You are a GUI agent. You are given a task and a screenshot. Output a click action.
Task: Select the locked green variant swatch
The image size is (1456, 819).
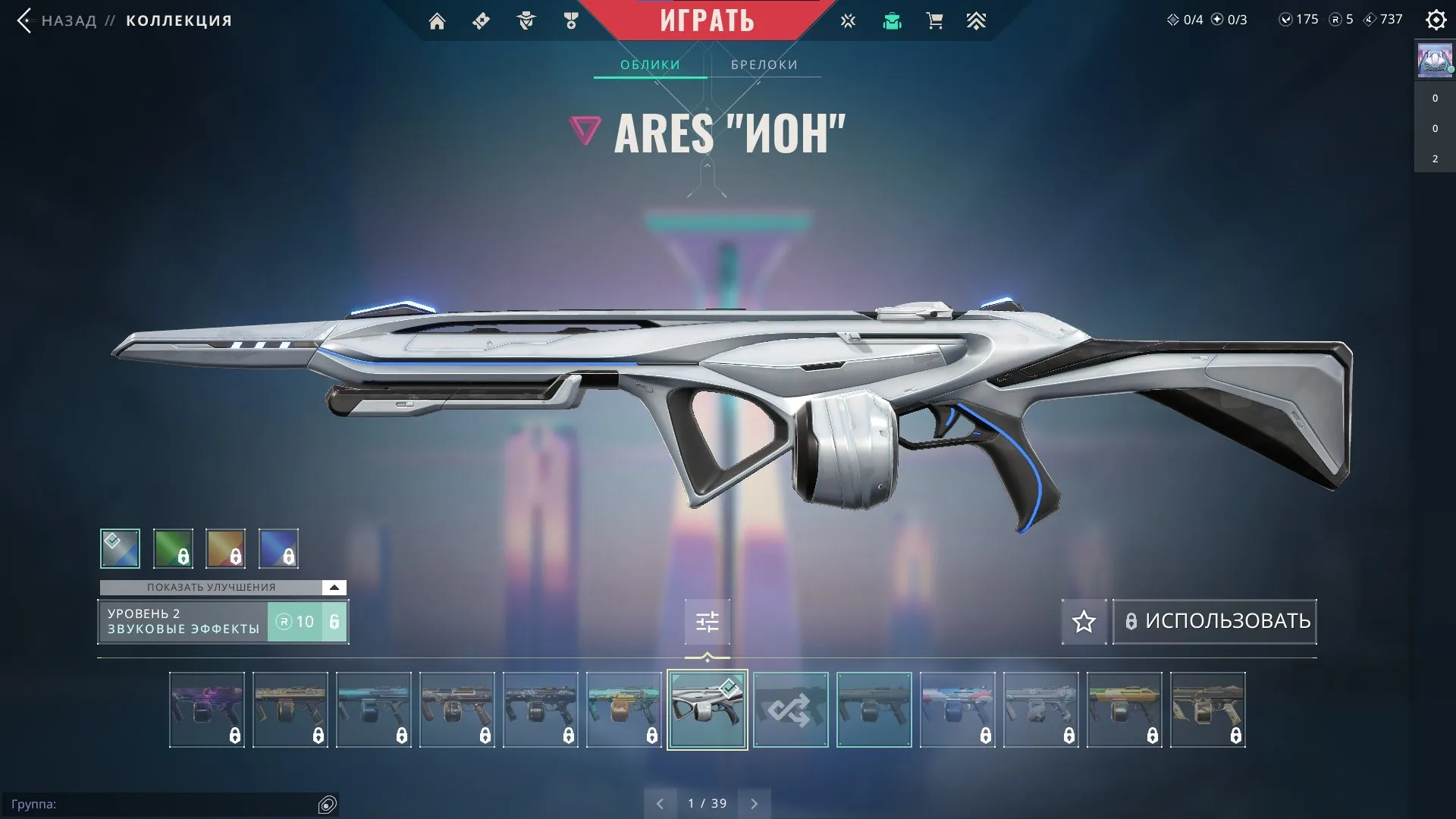[173, 548]
